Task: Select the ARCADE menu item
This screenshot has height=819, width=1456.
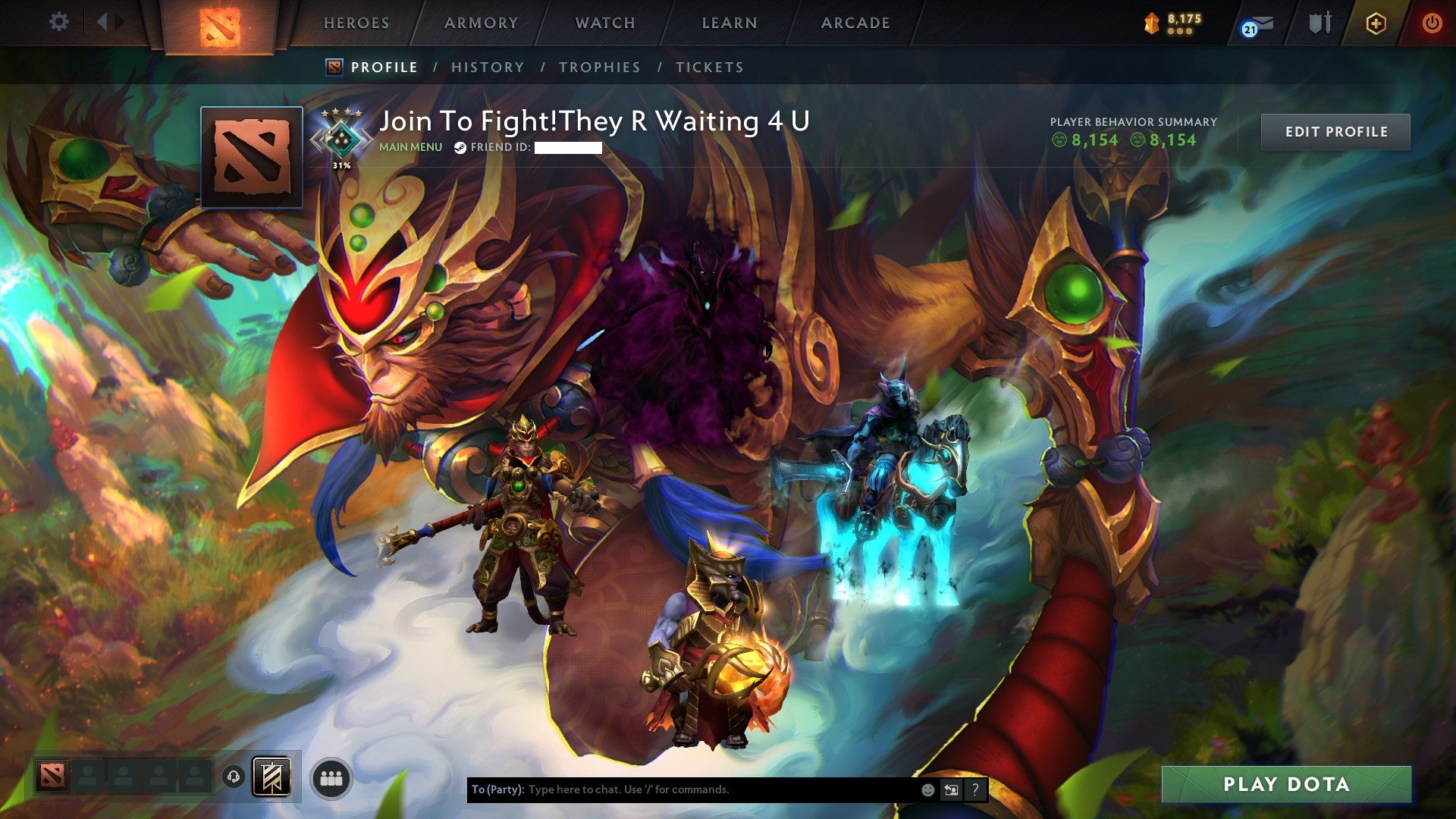Action: 855,23
